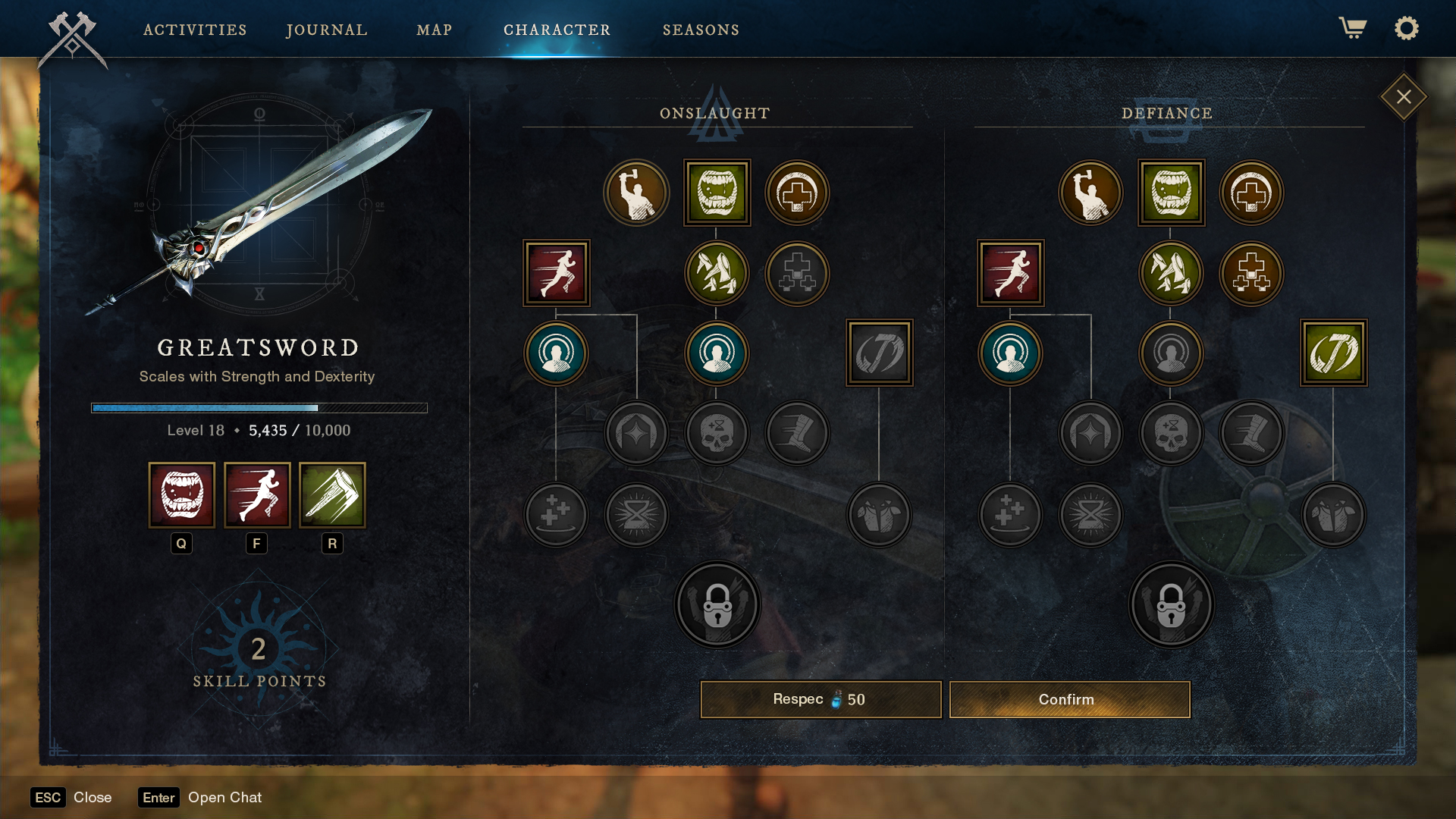The image size is (1456, 819).
Task: Close the weapon mastery panel
Action: pyautogui.click(x=1404, y=96)
